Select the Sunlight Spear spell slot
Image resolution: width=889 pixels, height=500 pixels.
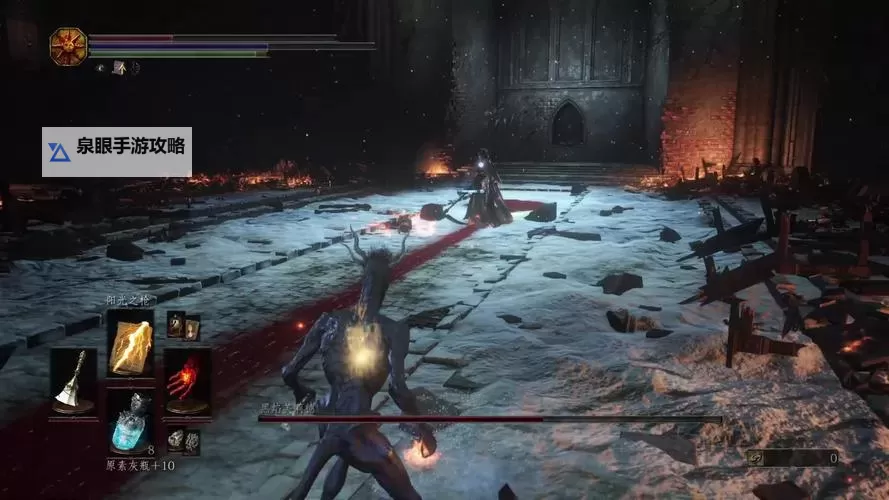[x=130, y=343]
